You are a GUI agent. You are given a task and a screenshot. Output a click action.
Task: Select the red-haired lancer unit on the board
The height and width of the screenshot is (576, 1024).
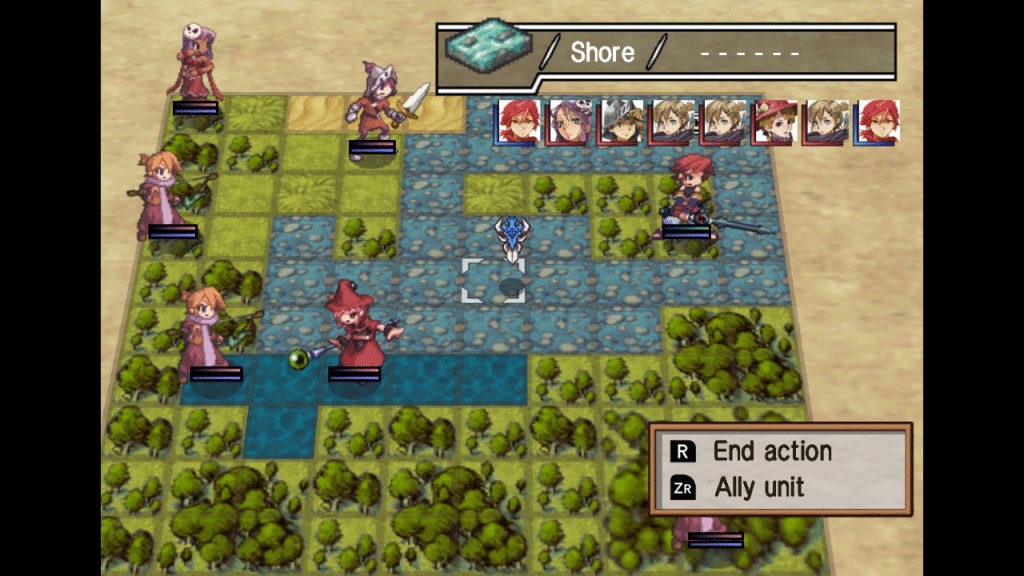tap(689, 195)
